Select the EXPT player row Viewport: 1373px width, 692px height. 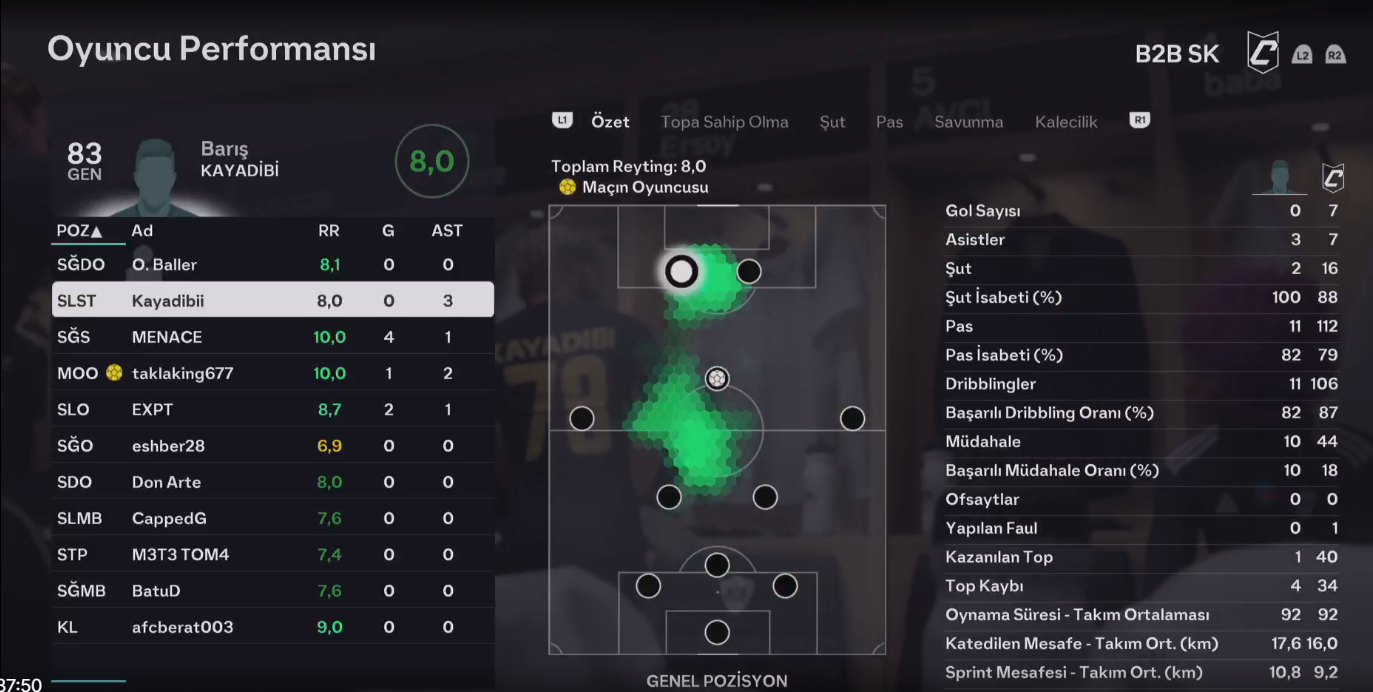pos(272,410)
